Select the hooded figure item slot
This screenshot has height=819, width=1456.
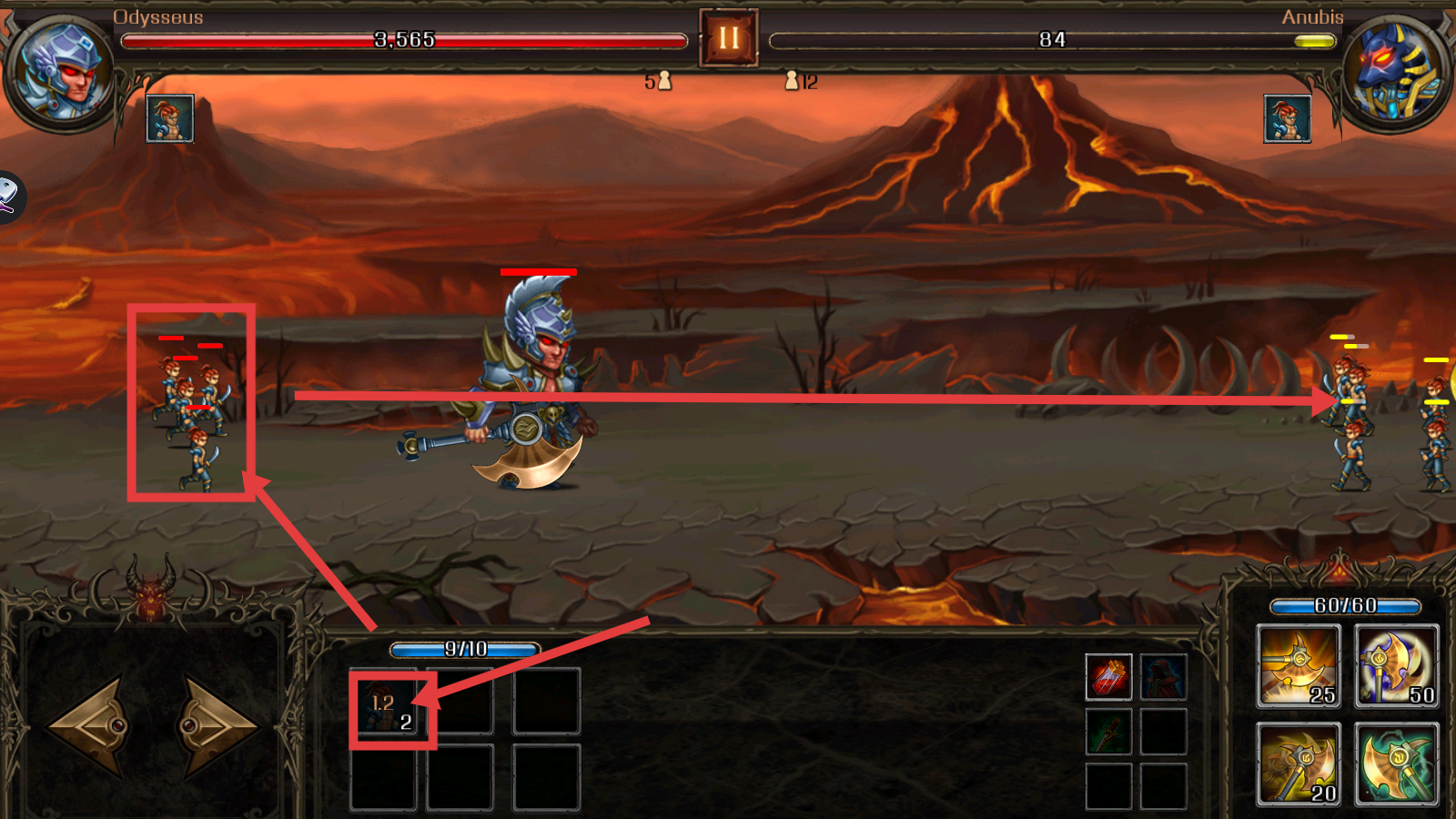click(1164, 677)
